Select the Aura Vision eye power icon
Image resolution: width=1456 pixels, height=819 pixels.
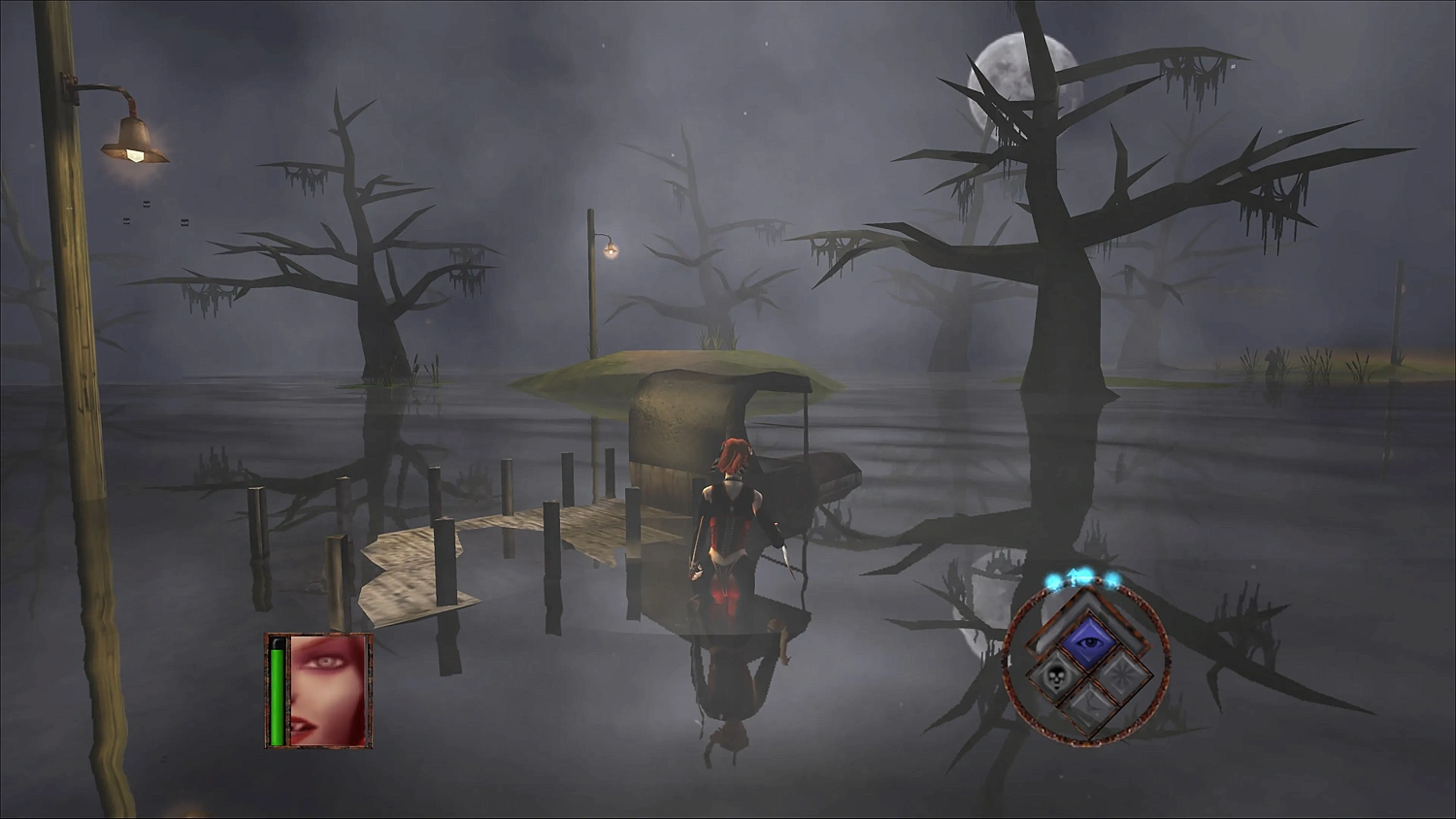(x=1090, y=641)
